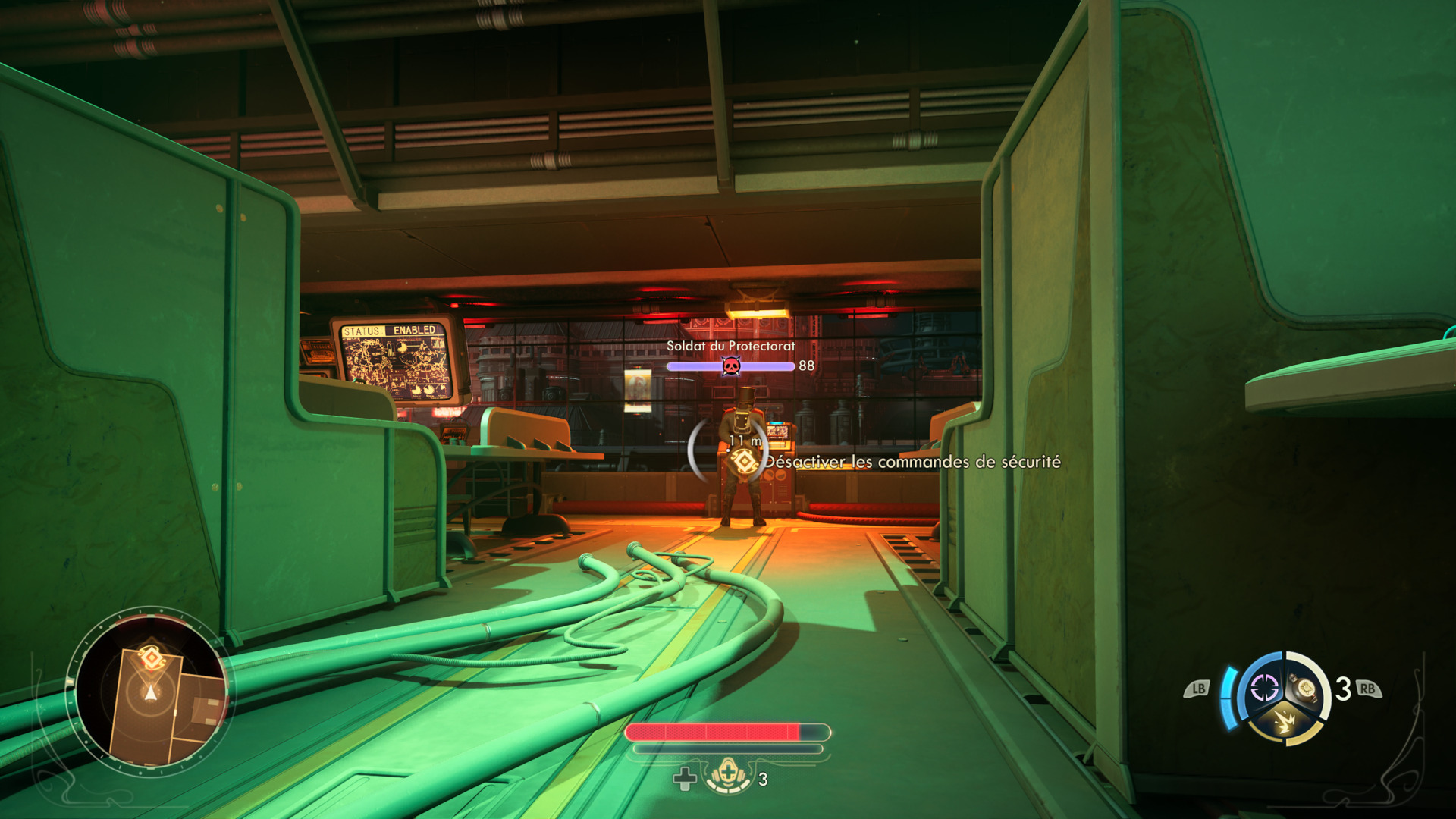Activate the purple crosshair ability
1456x819 pixels.
[x=1263, y=689]
